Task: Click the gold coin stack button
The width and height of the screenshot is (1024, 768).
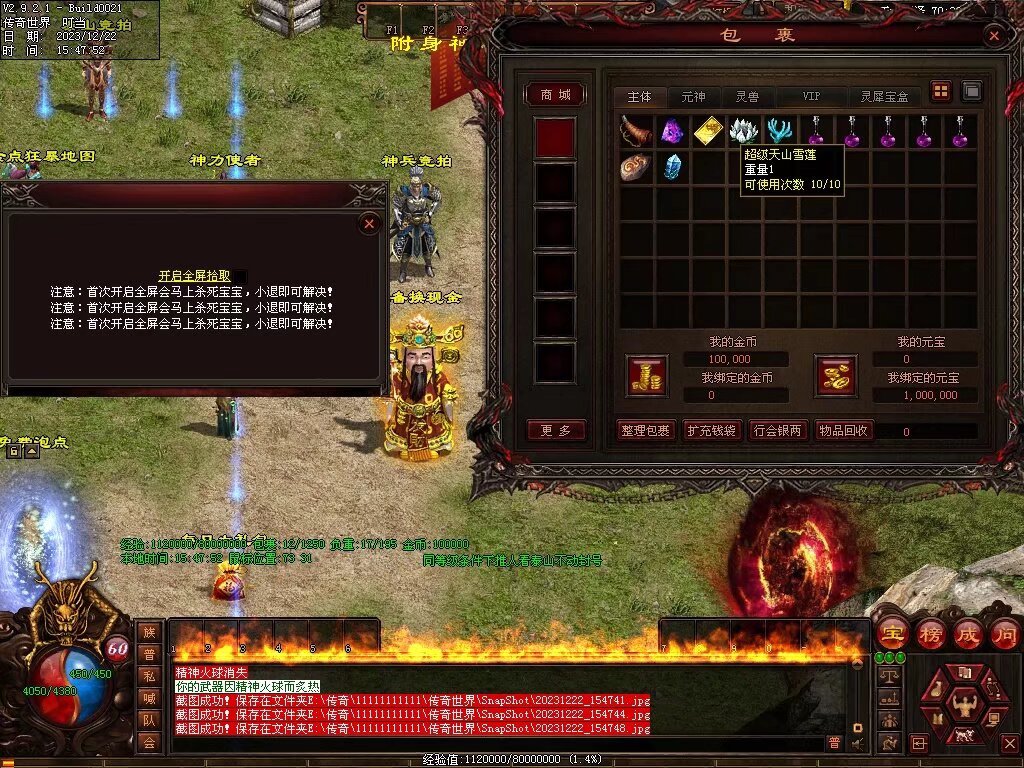Action: click(646, 375)
